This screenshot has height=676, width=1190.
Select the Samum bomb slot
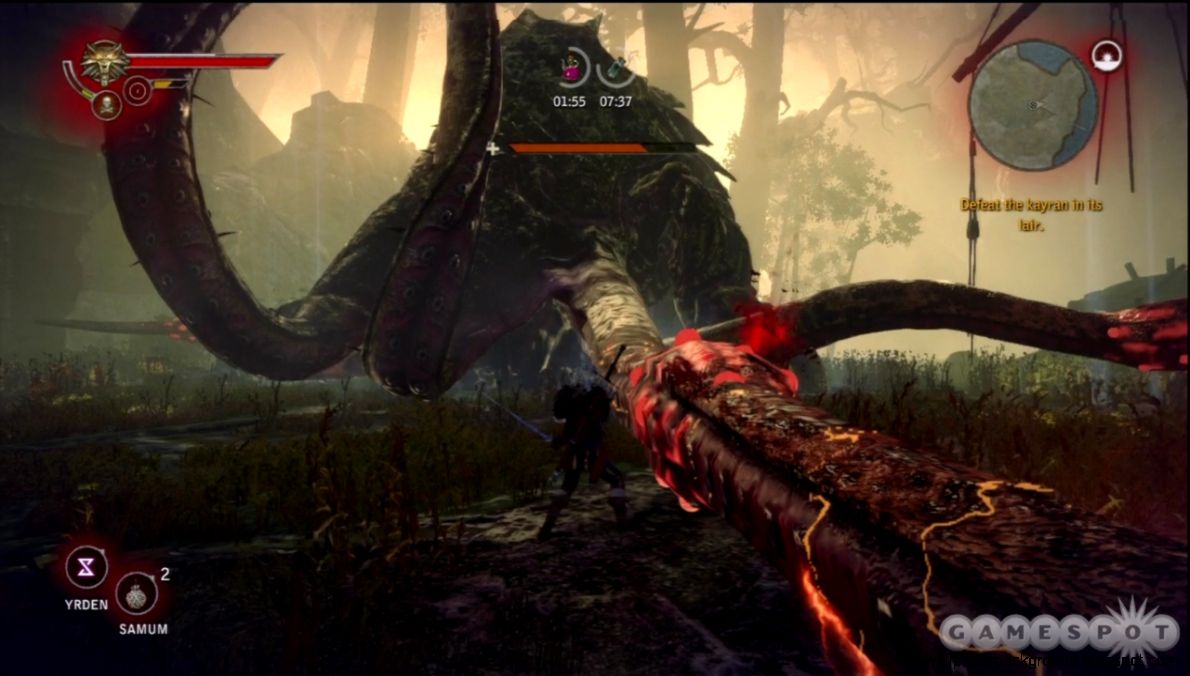pyautogui.click(x=136, y=594)
